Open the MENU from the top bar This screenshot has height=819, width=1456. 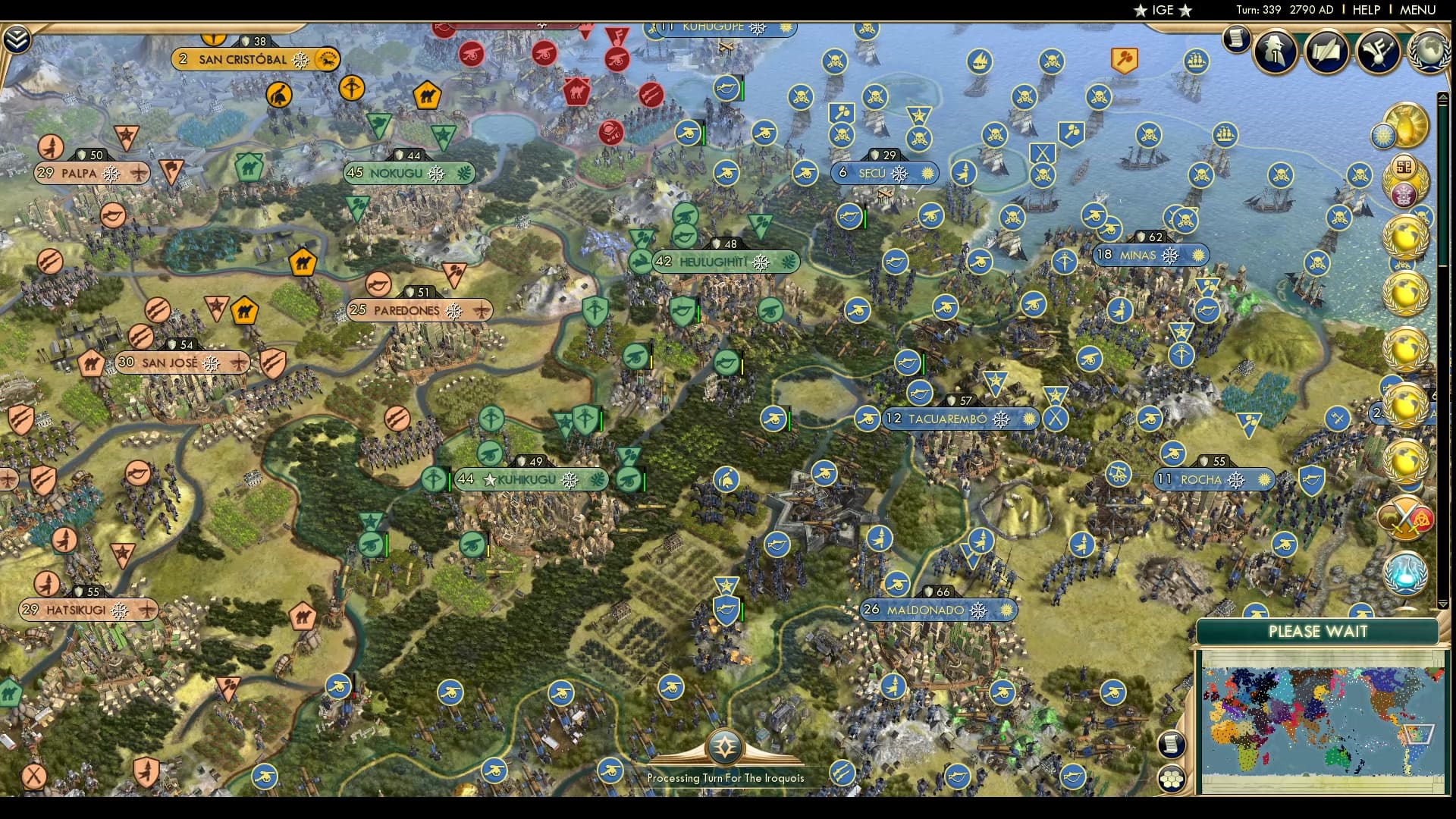1420,10
